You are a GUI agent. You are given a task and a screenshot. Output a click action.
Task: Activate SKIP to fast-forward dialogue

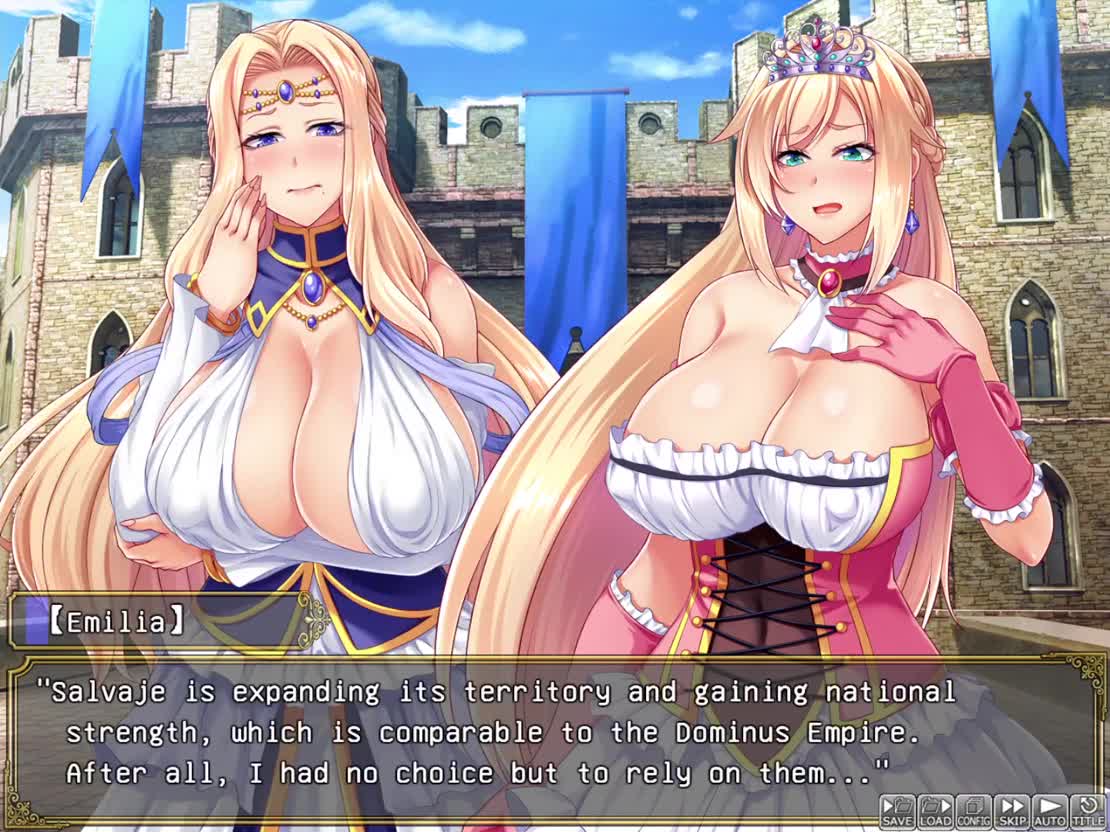click(x=1011, y=811)
